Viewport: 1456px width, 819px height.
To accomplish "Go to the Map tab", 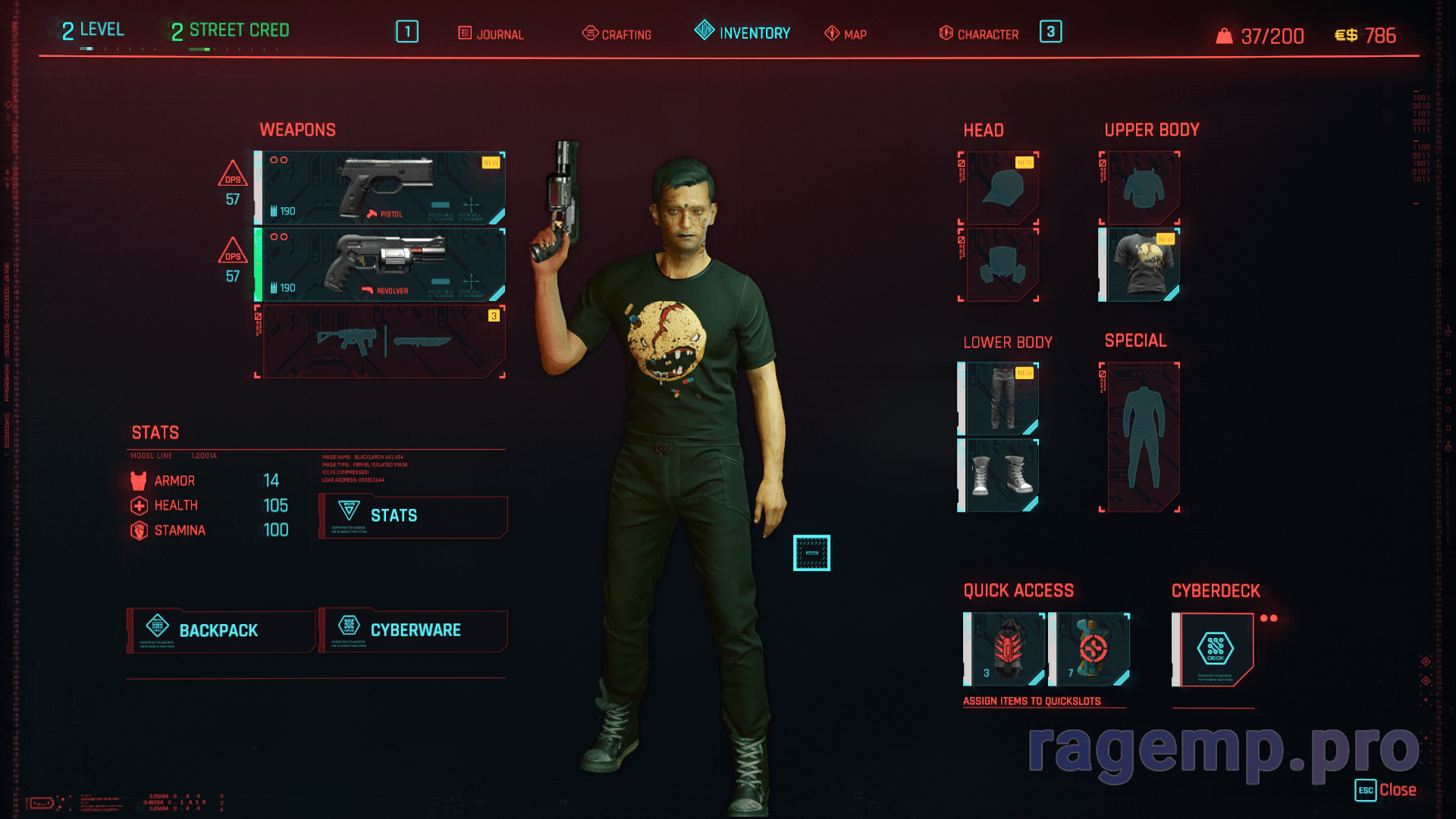I will coord(846,34).
